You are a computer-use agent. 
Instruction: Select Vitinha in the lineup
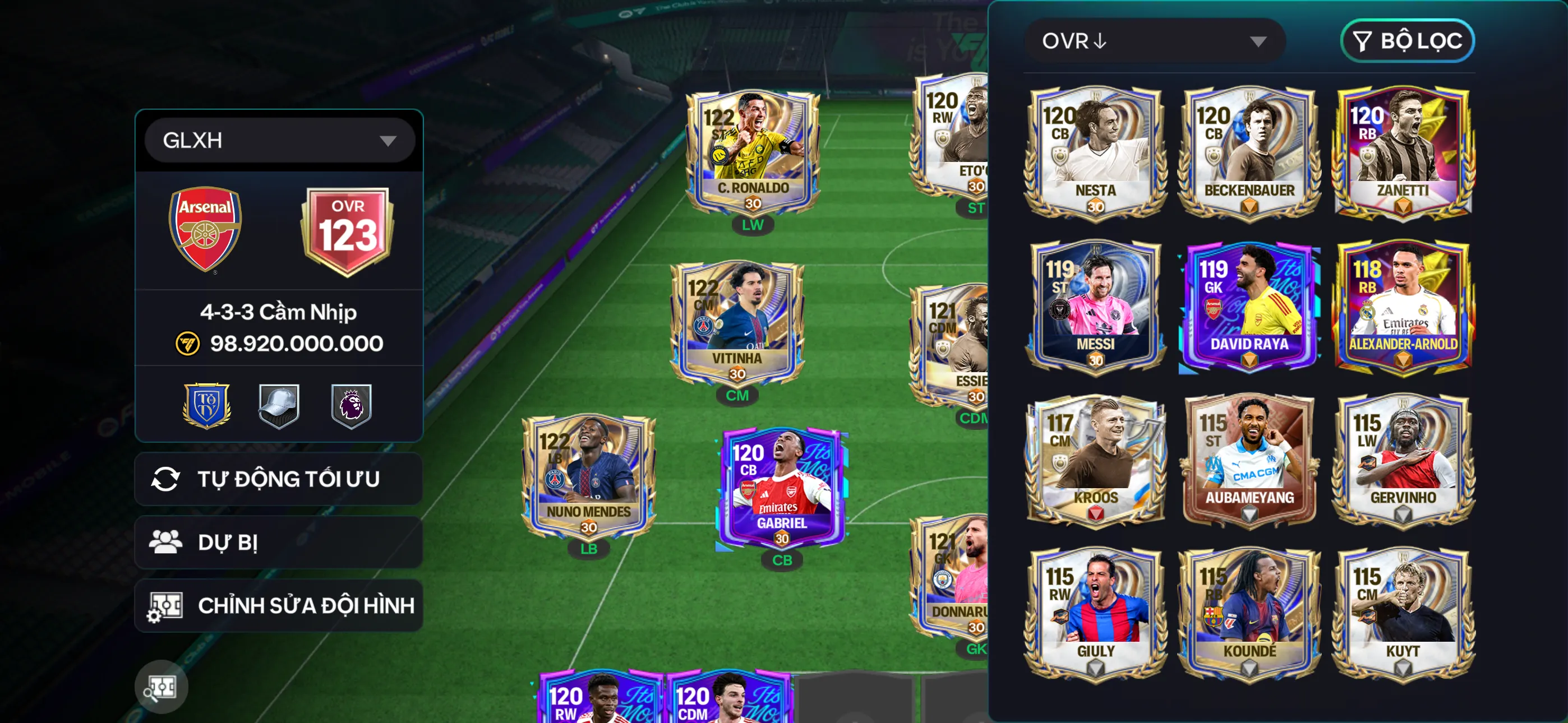click(737, 323)
